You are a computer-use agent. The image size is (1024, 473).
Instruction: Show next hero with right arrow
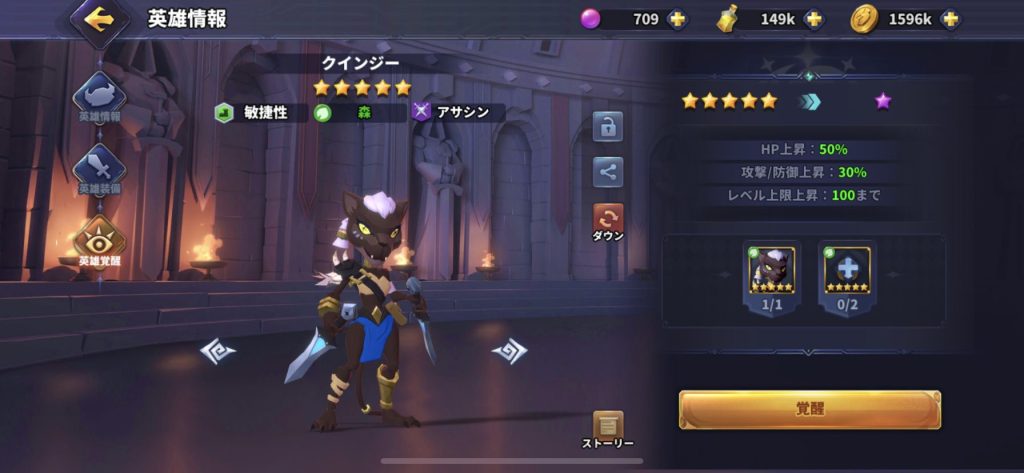click(509, 351)
